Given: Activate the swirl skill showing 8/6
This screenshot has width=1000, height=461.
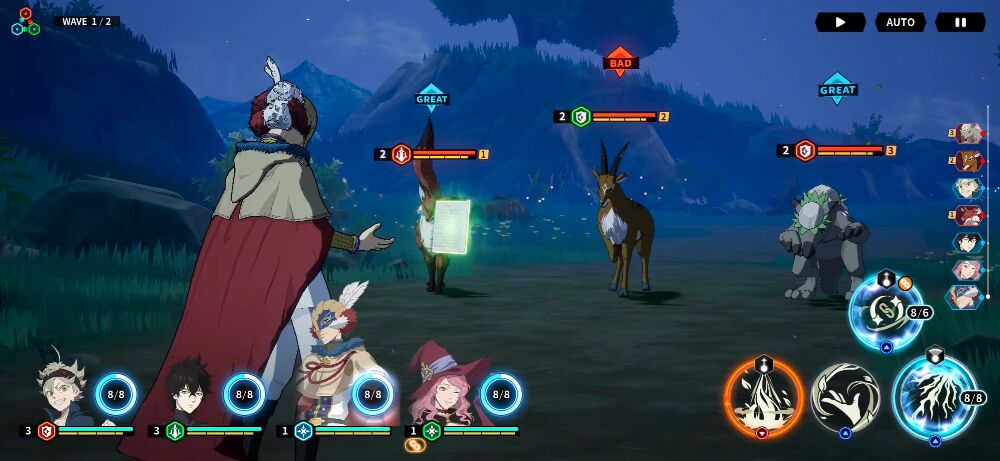Looking at the screenshot, I should (884, 314).
